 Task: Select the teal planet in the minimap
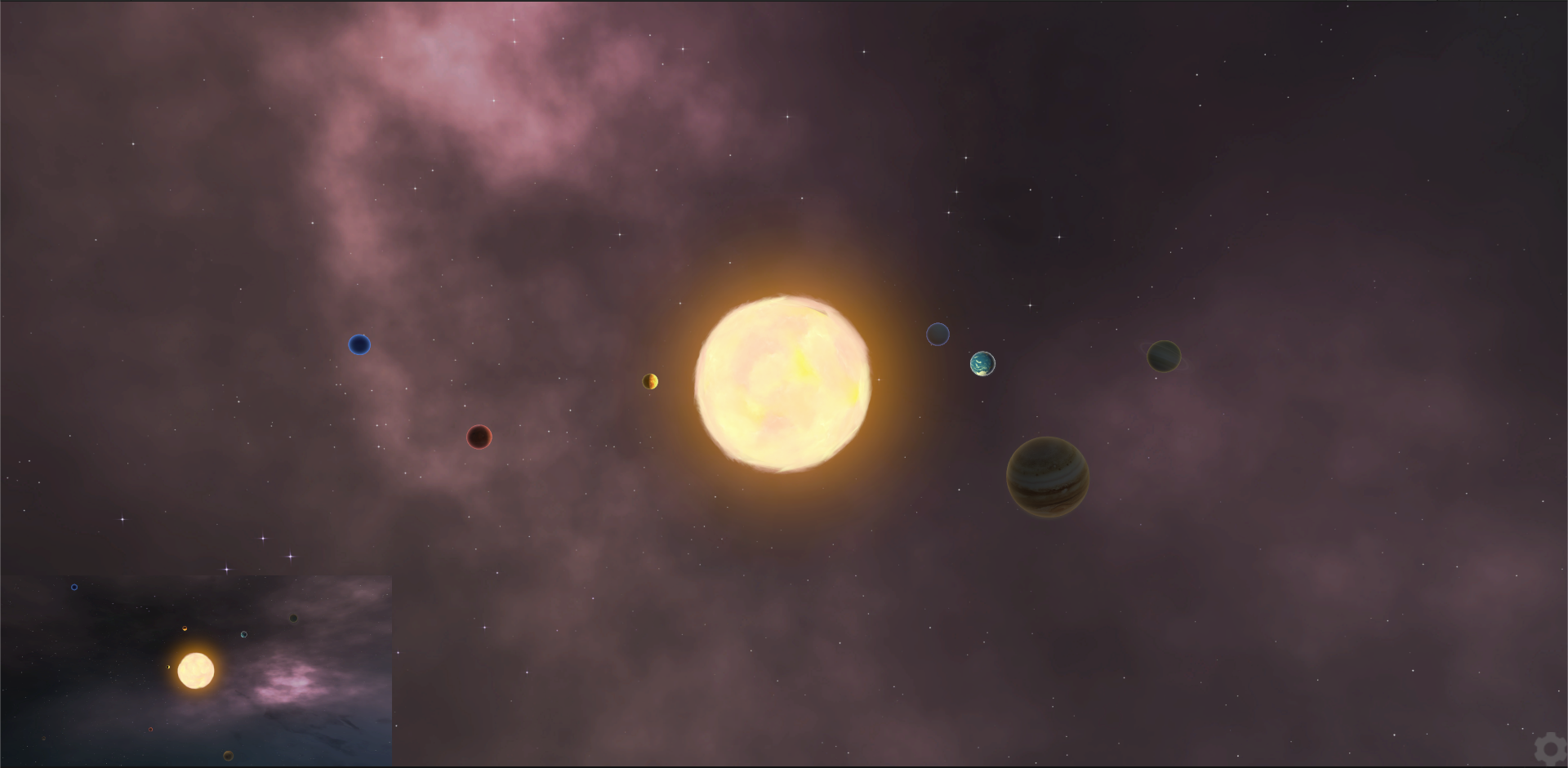click(x=243, y=635)
